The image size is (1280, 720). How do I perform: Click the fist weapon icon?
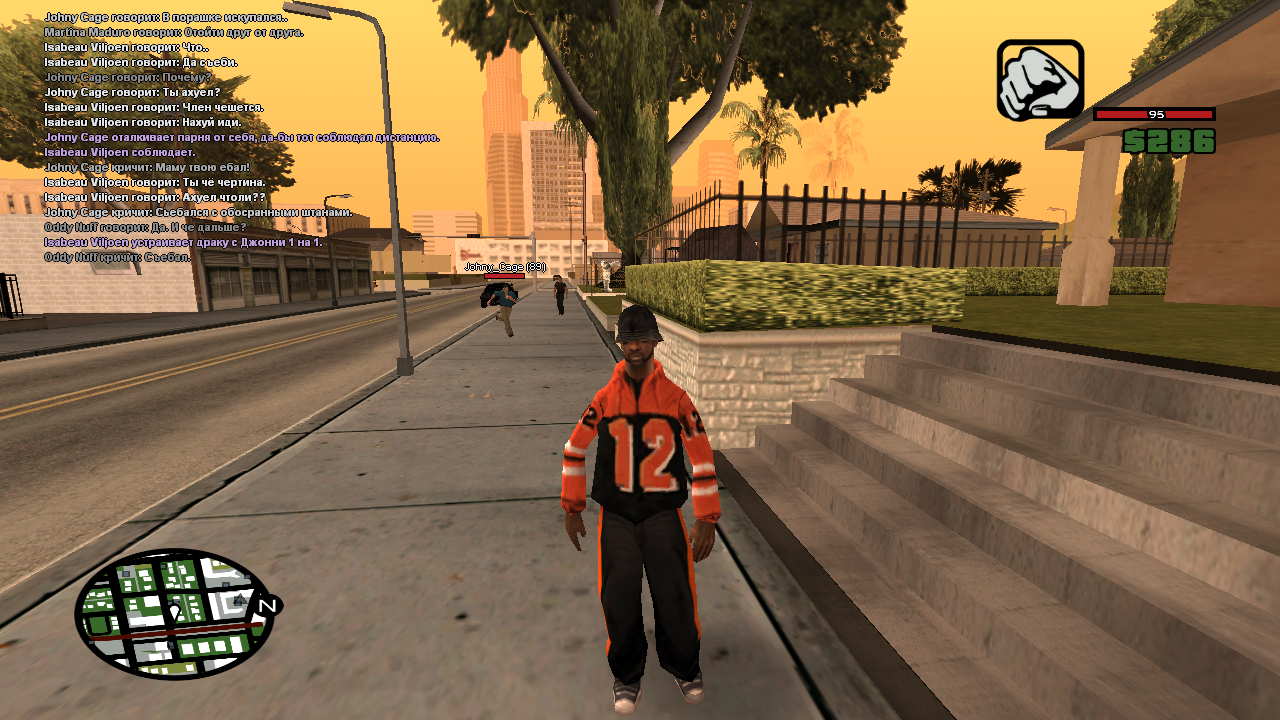[1040, 80]
